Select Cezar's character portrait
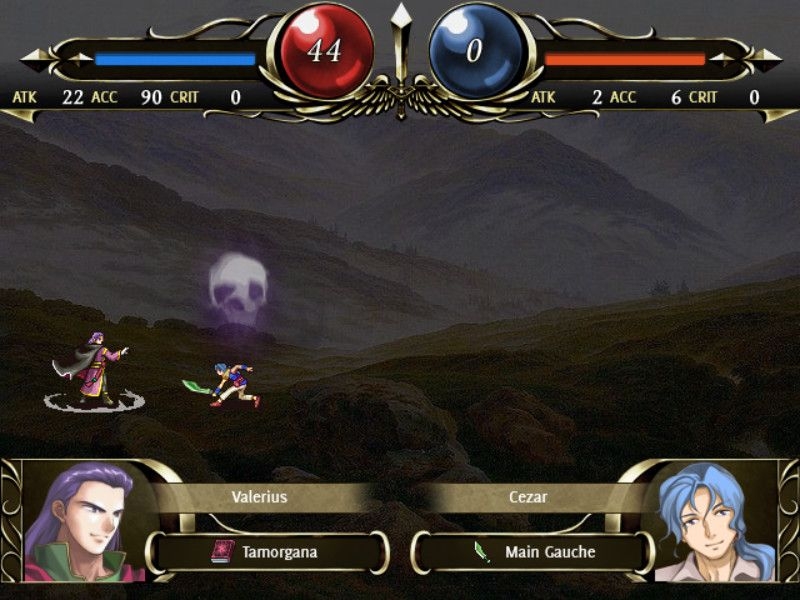The image size is (800, 600). pos(714,522)
